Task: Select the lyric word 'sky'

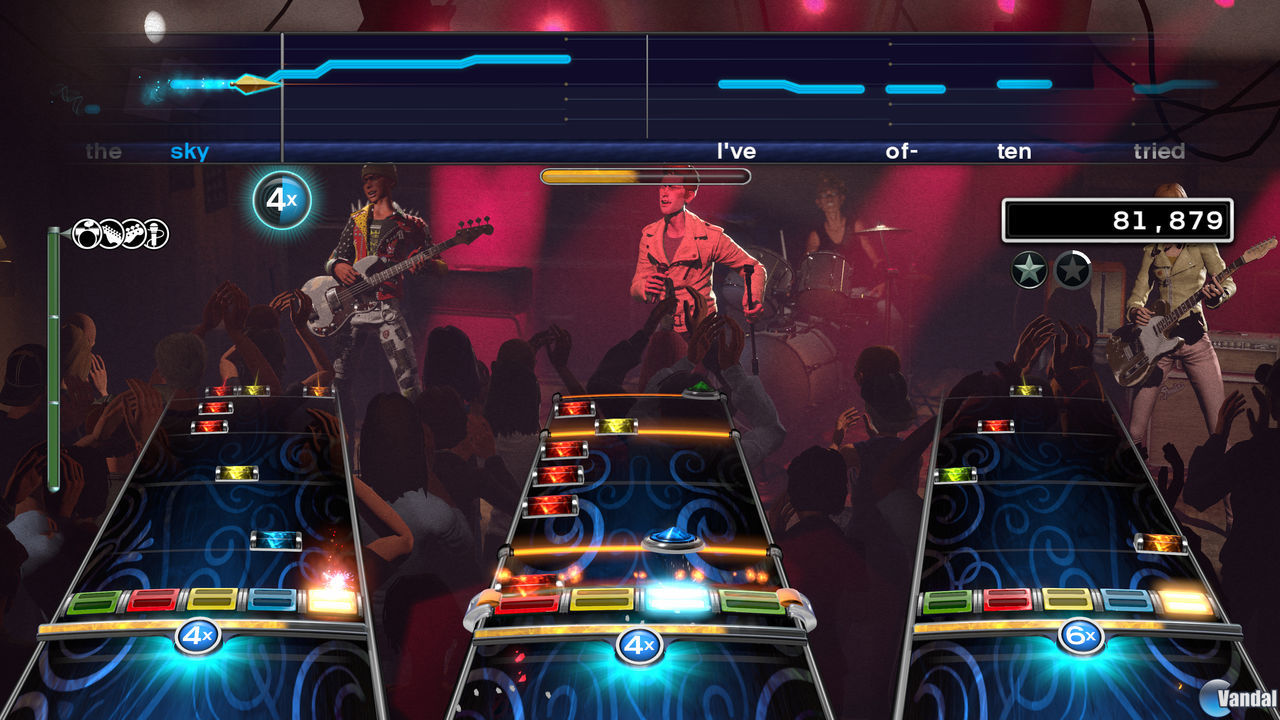Action: click(191, 152)
